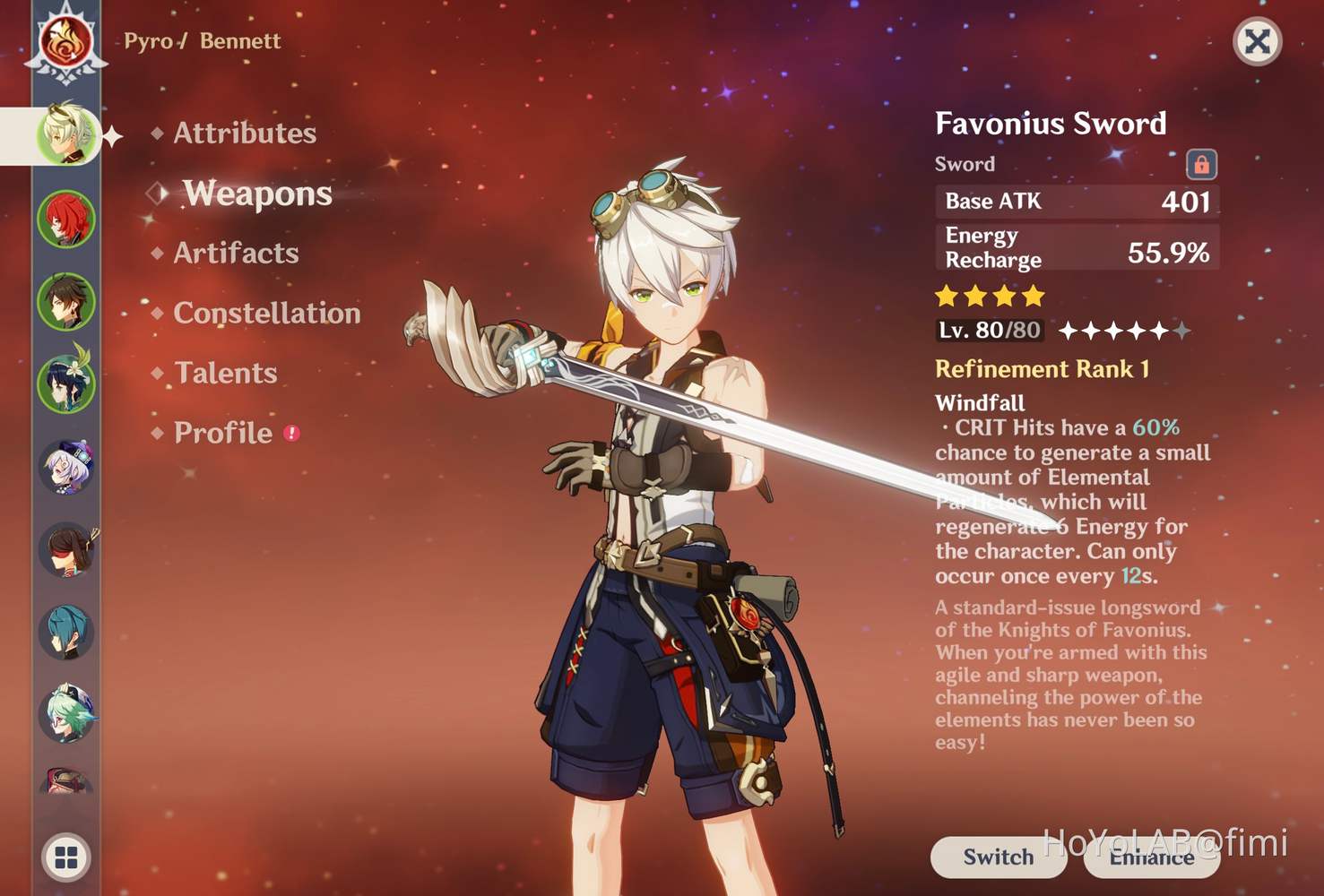Click the sparkle marker beside Bennett's active portrait
This screenshot has width=1324, height=896.
tap(111, 134)
